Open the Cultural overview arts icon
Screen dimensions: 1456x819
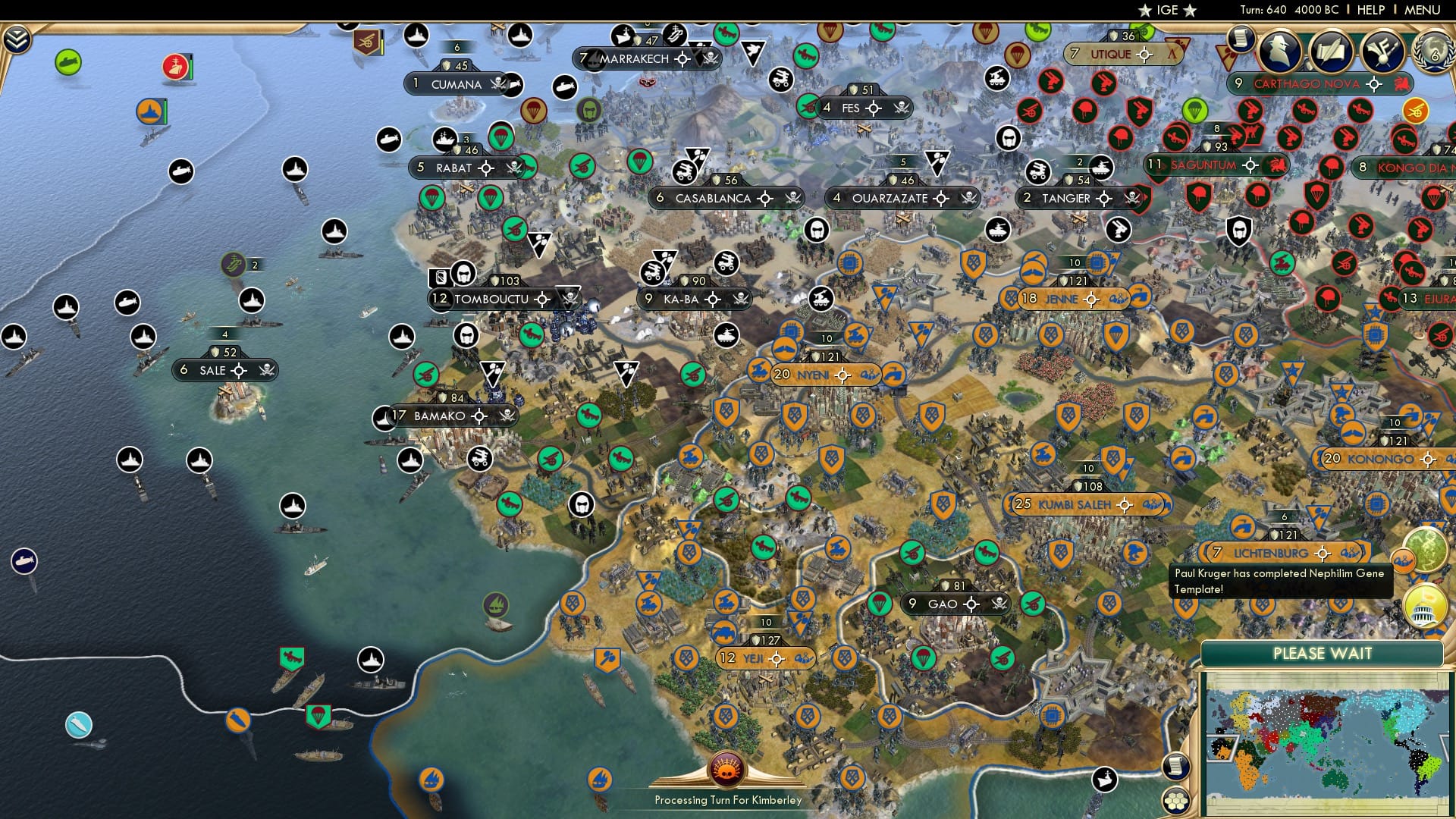click(1383, 51)
